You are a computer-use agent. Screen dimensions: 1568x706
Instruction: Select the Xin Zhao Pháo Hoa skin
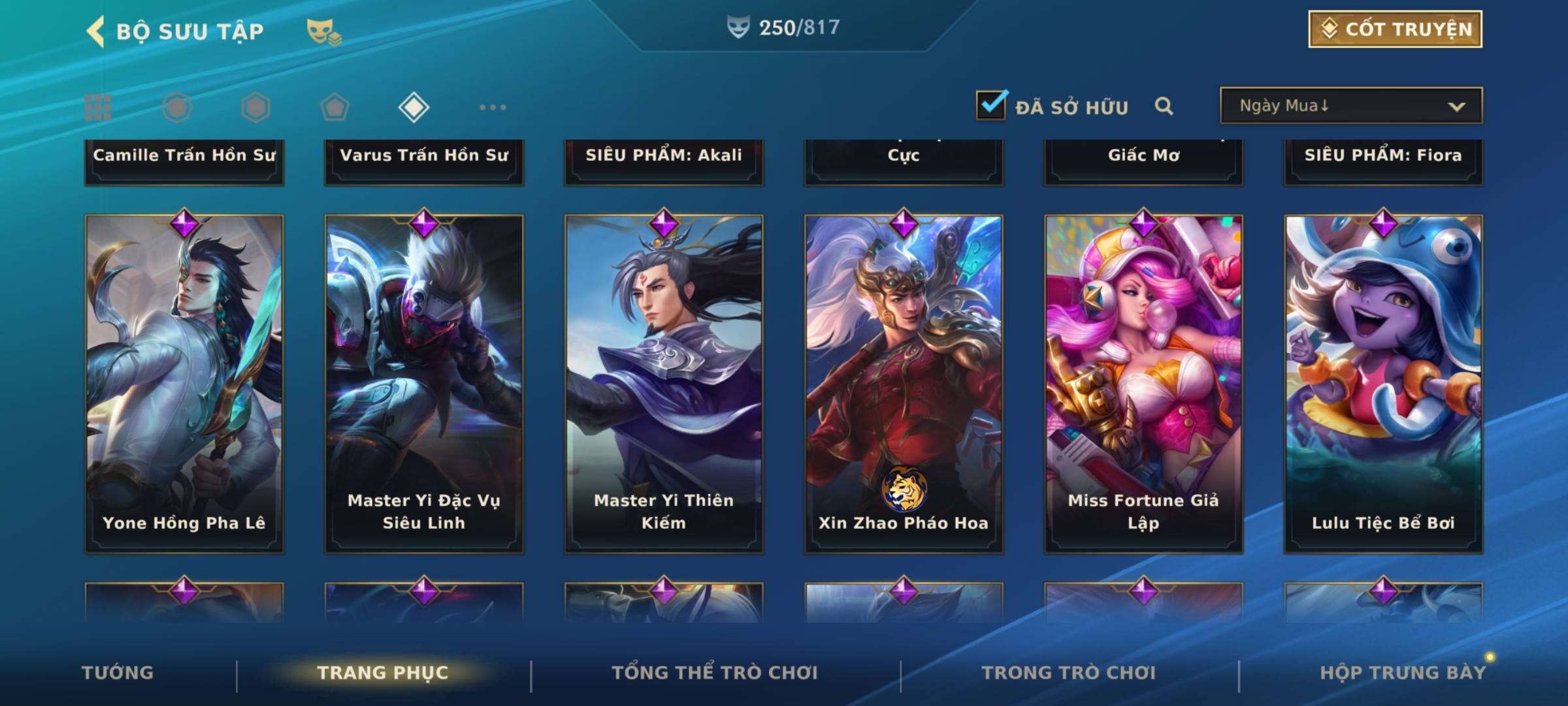click(x=904, y=384)
